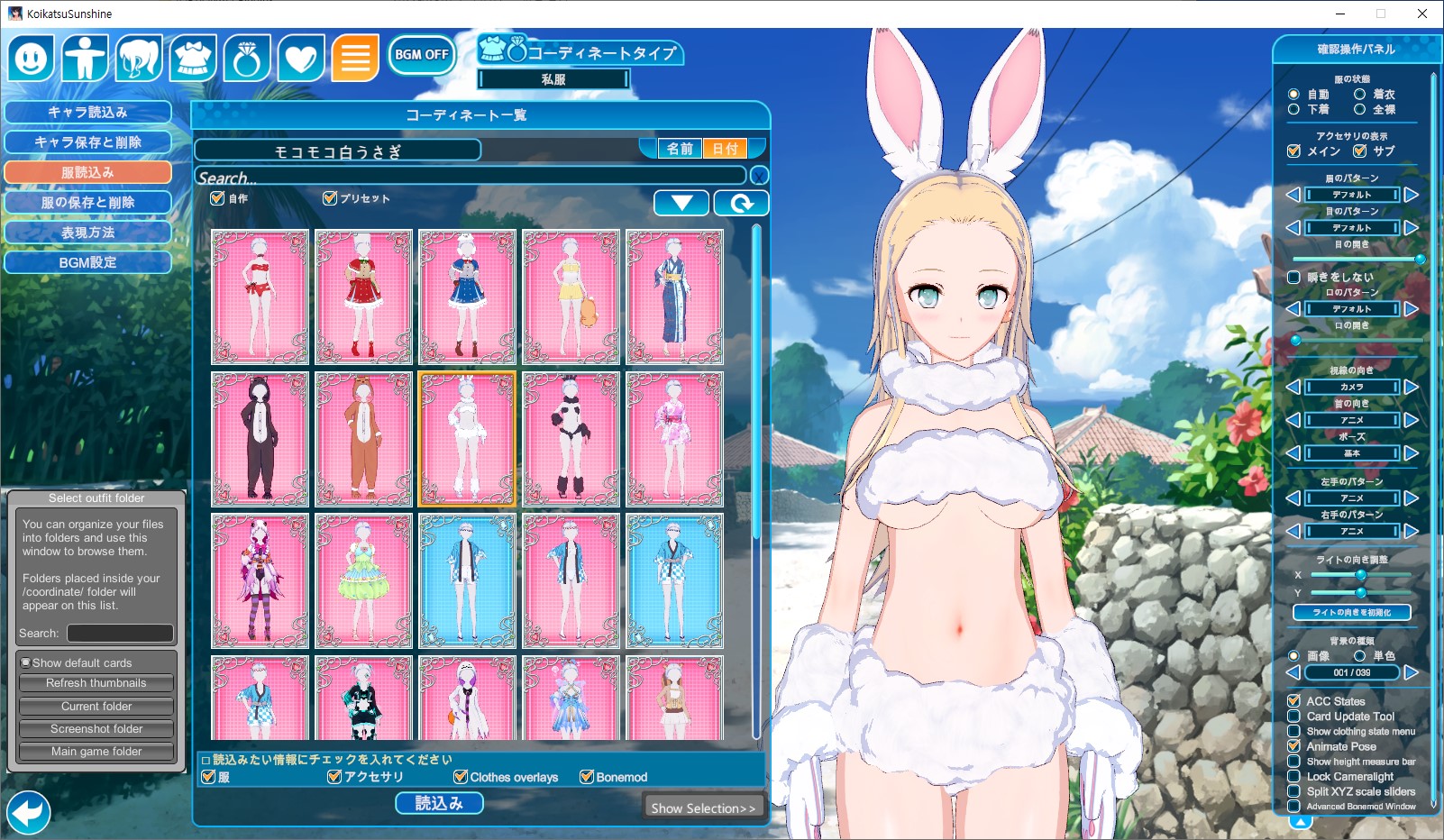Toggle the BGM OFF button
1444x840 pixels.
click(421, 54)
